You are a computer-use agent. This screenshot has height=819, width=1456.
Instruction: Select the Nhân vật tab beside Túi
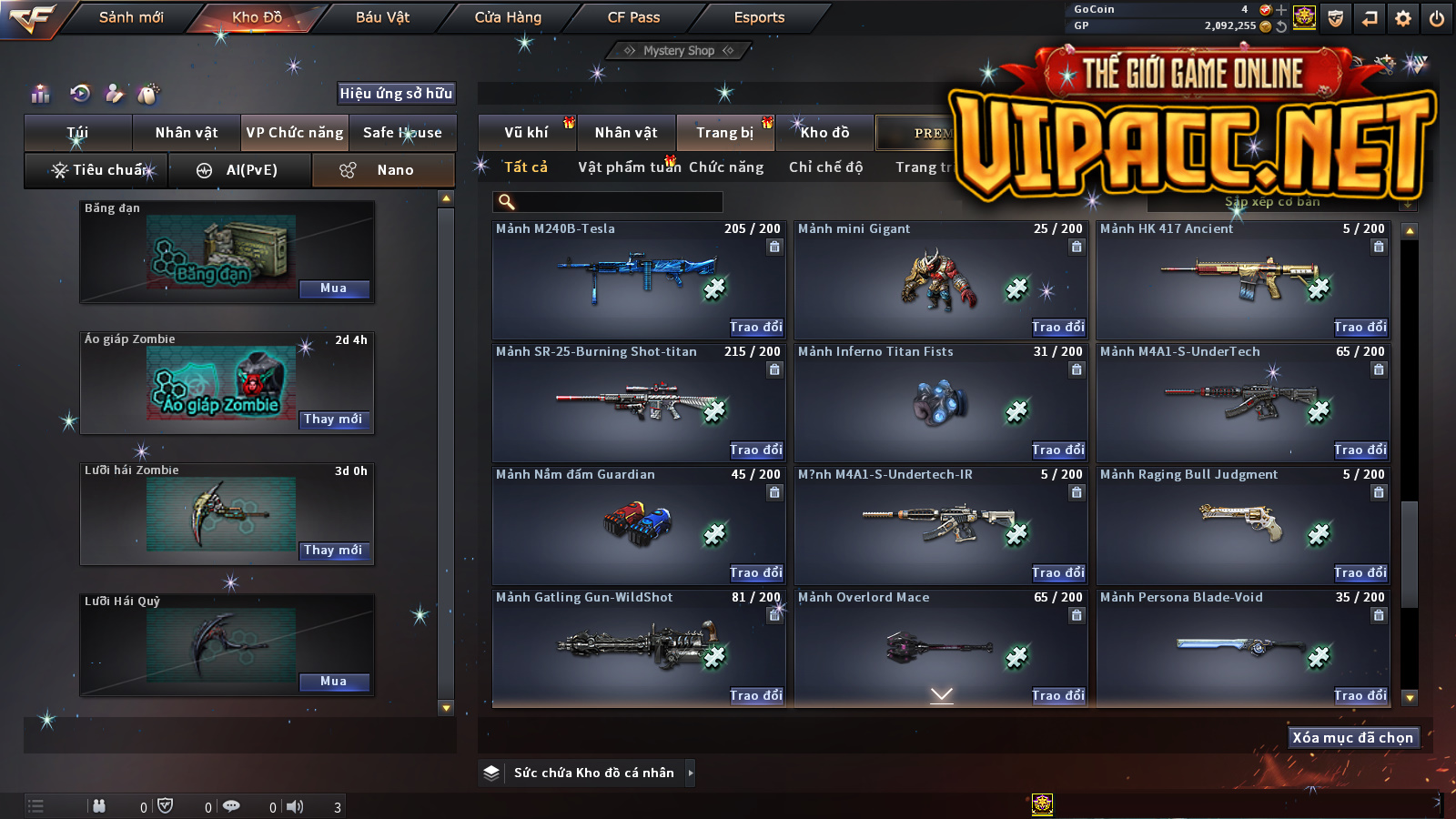point(187,133)
